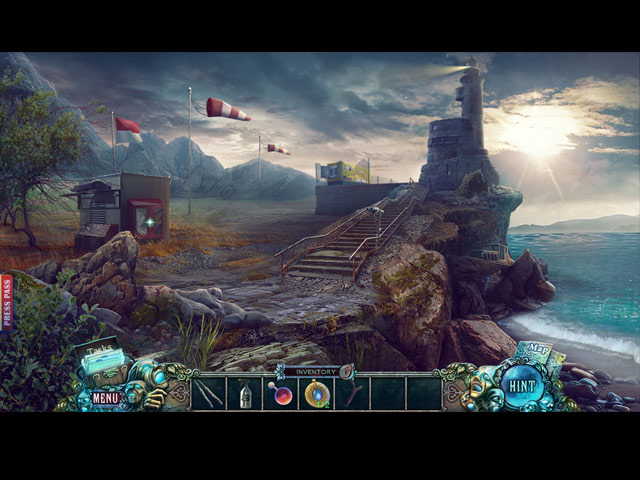Click the Press Pass side tab
640x480 pixels.
pos(6,302)
